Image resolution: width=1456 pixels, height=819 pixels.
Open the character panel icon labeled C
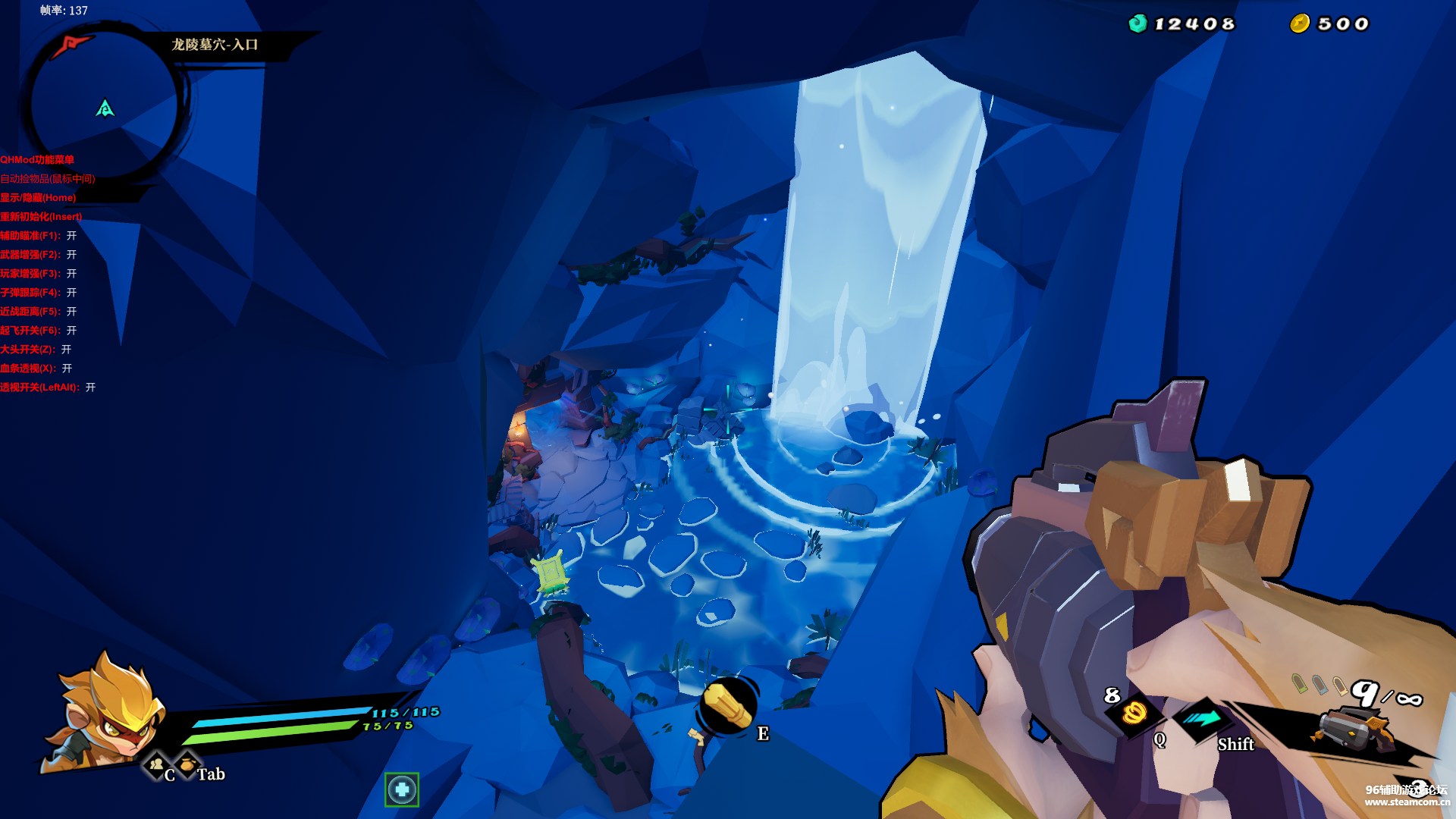pos(157,764)
